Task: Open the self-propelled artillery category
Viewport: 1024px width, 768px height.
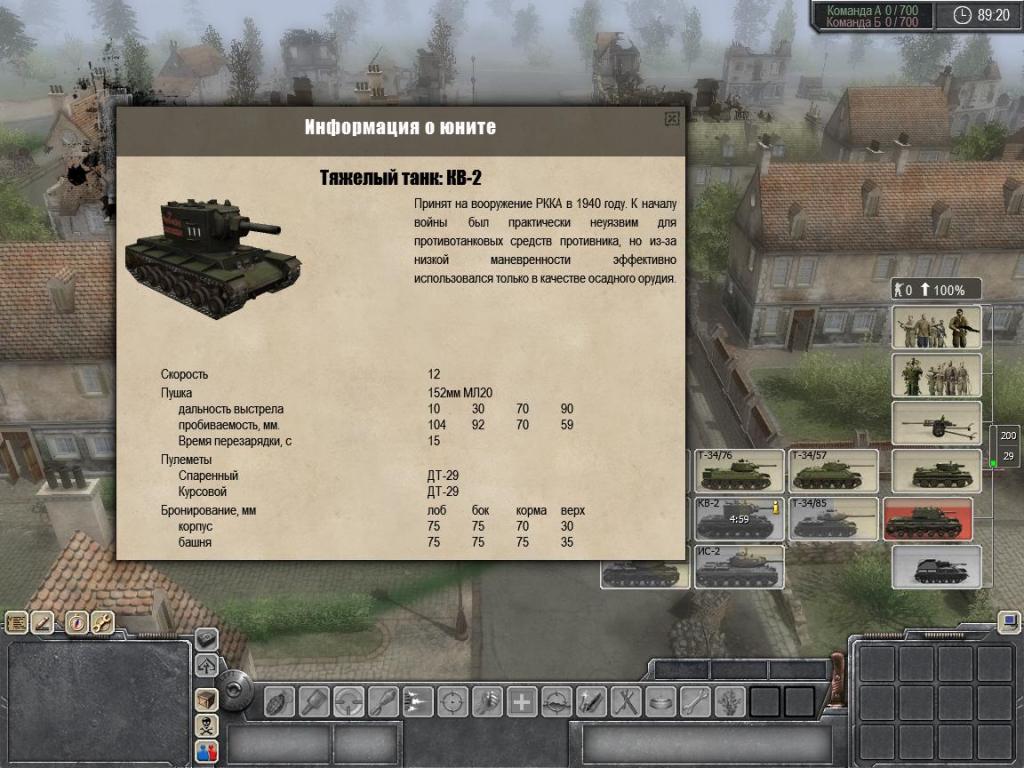Action: click(x=936, y=567)
